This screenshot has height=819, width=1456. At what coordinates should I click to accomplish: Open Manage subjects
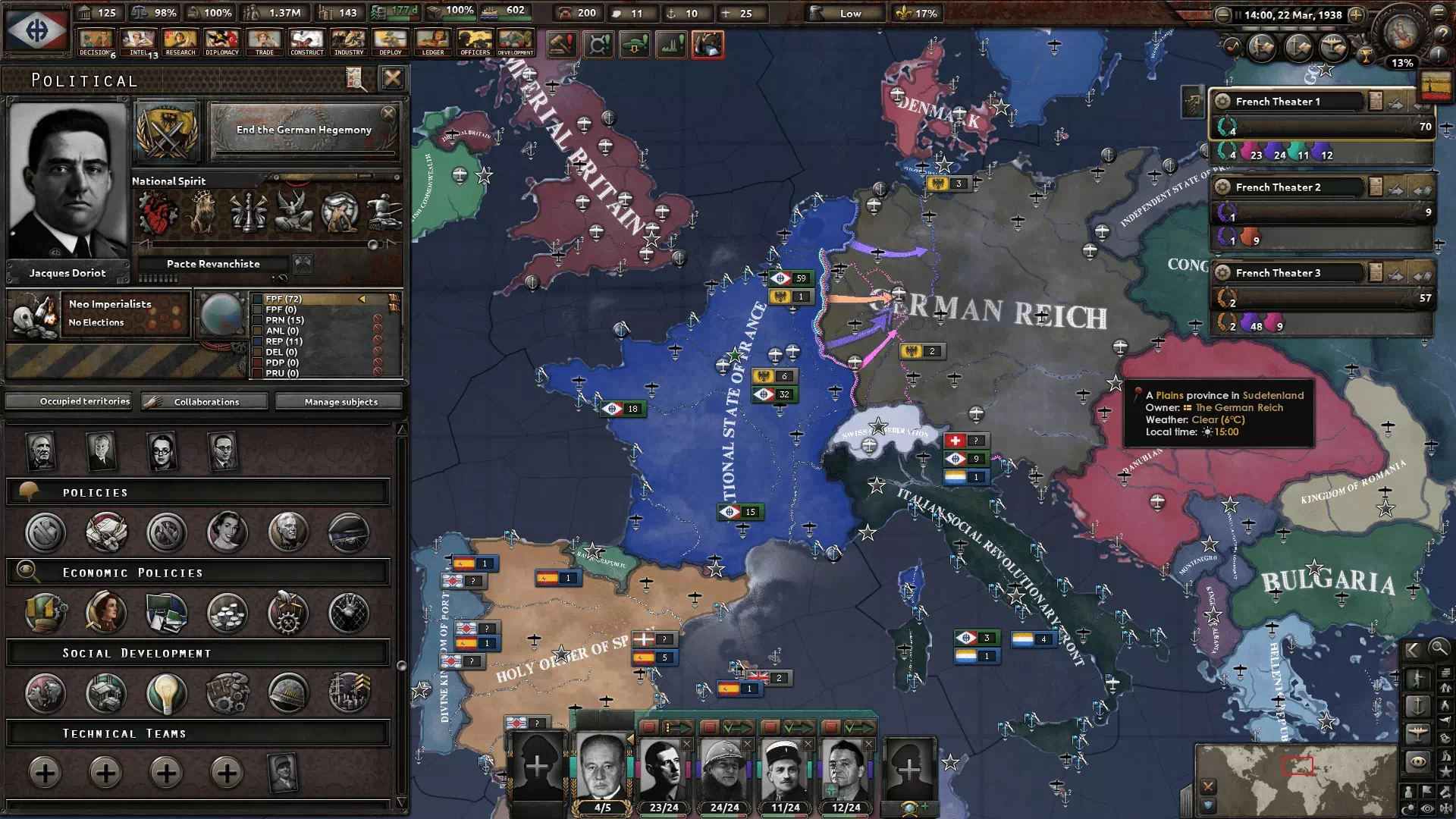click(340, 401)
